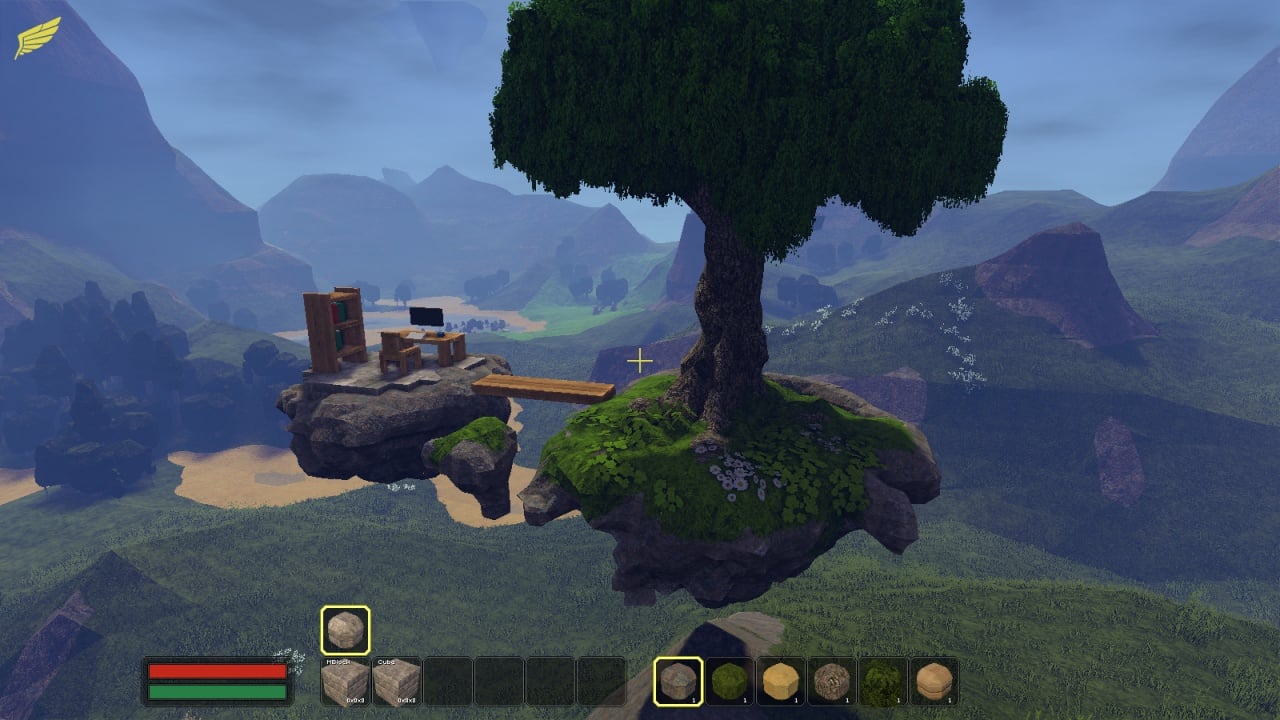Pick the light tan wood material slot
The image size is (1280, 720).
tap(934, 682)
